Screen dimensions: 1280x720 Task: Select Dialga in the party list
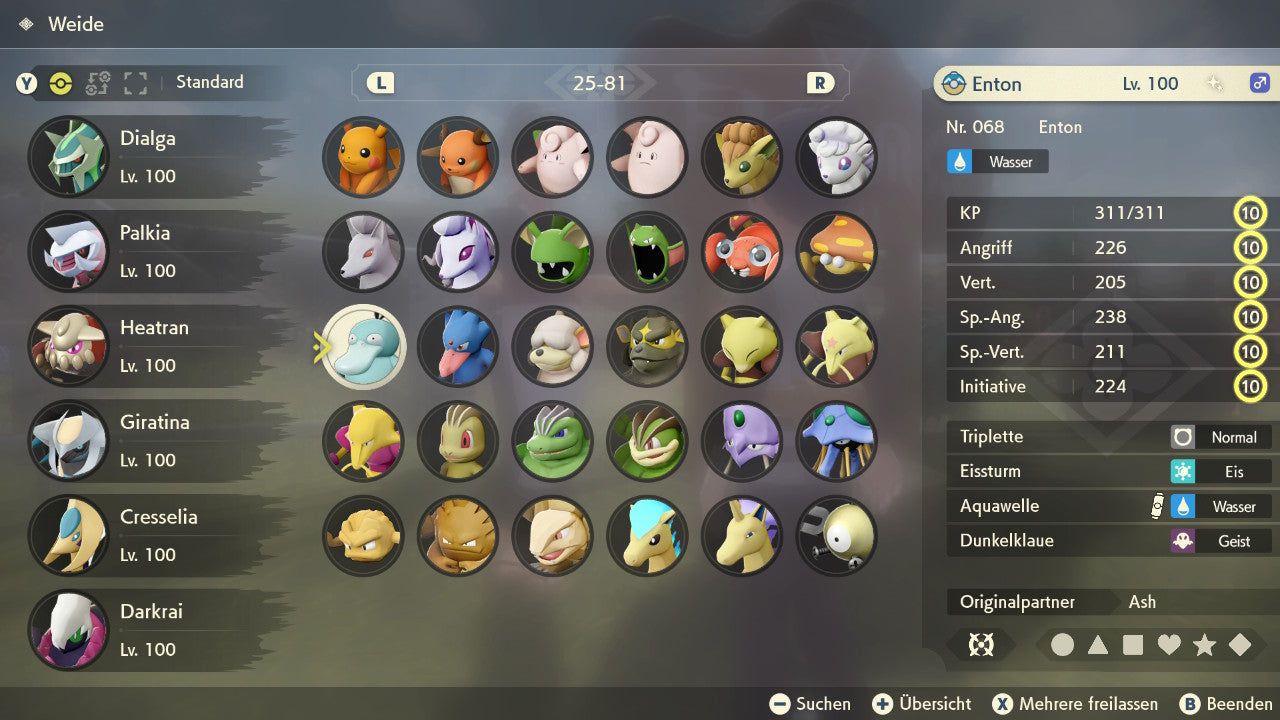(150, 157)
